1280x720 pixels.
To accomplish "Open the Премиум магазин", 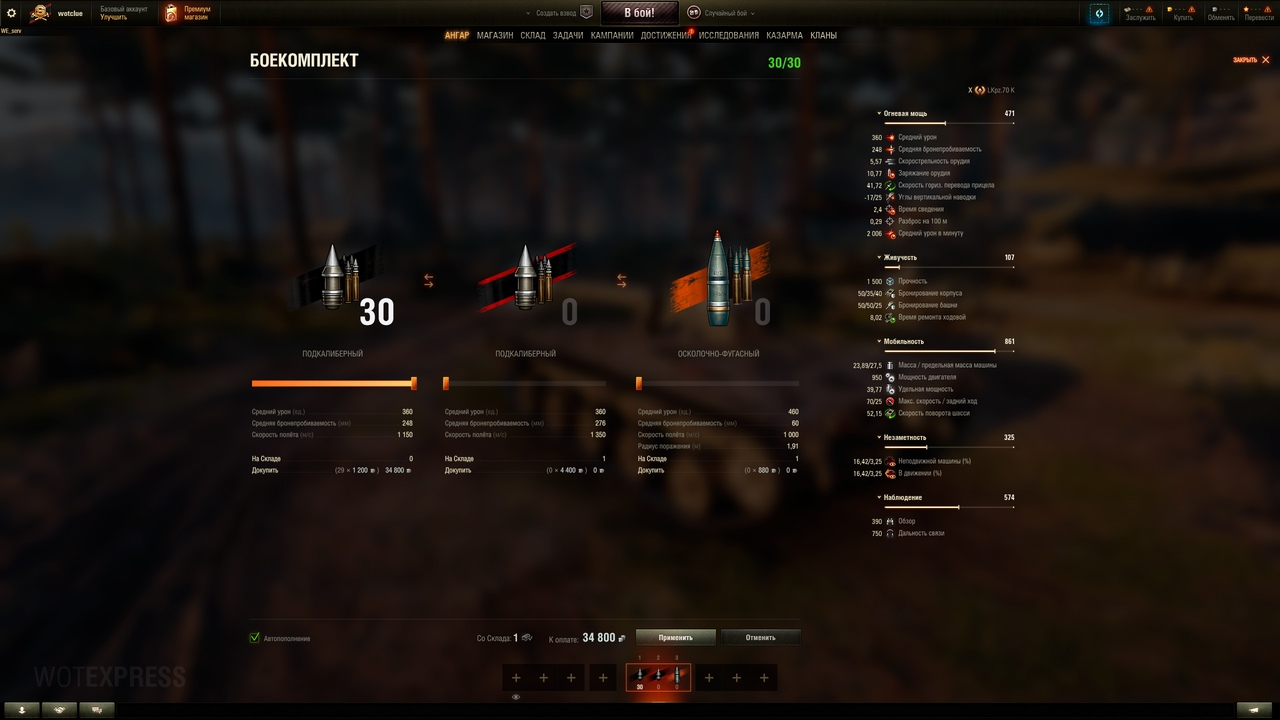I will pos(188,13).
